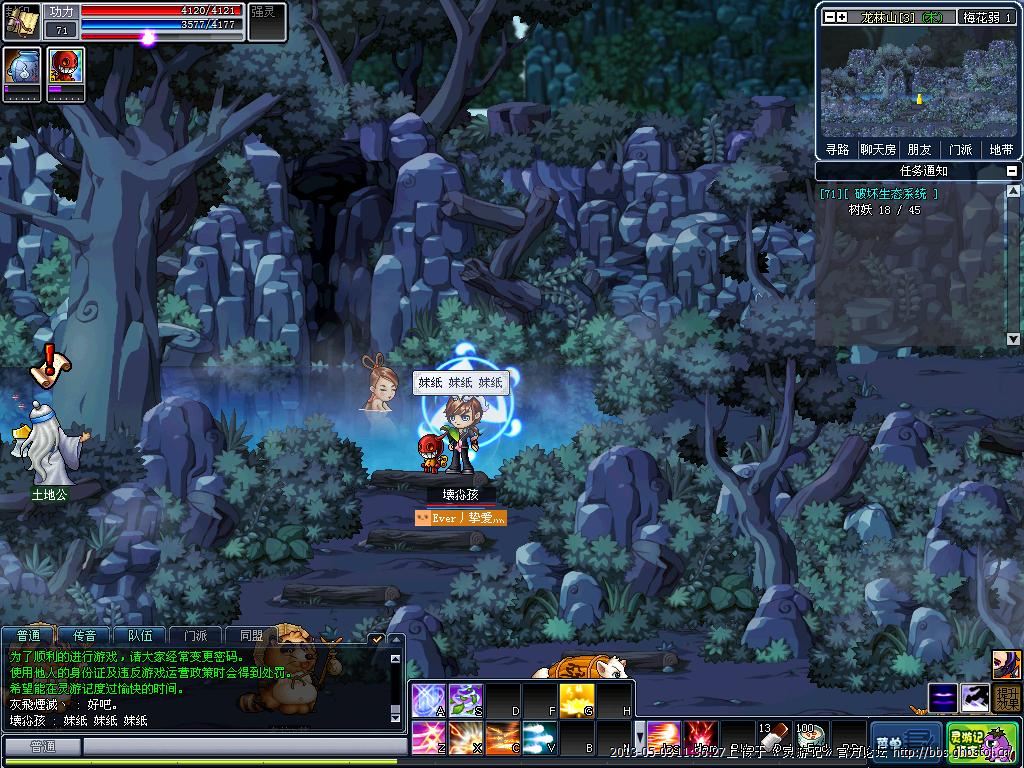Use the golden burst skill in slot G
This screenshot has width=1024, height=768.
click(577, 699)
